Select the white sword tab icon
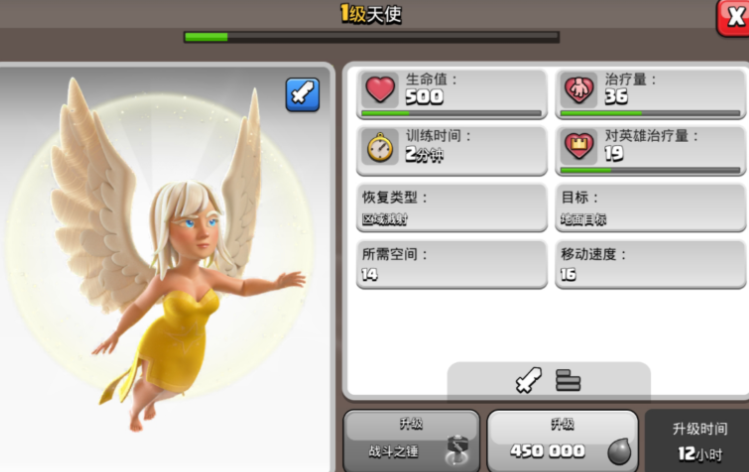The height and width of the screenshot is (472, 749). coord(529,381)
